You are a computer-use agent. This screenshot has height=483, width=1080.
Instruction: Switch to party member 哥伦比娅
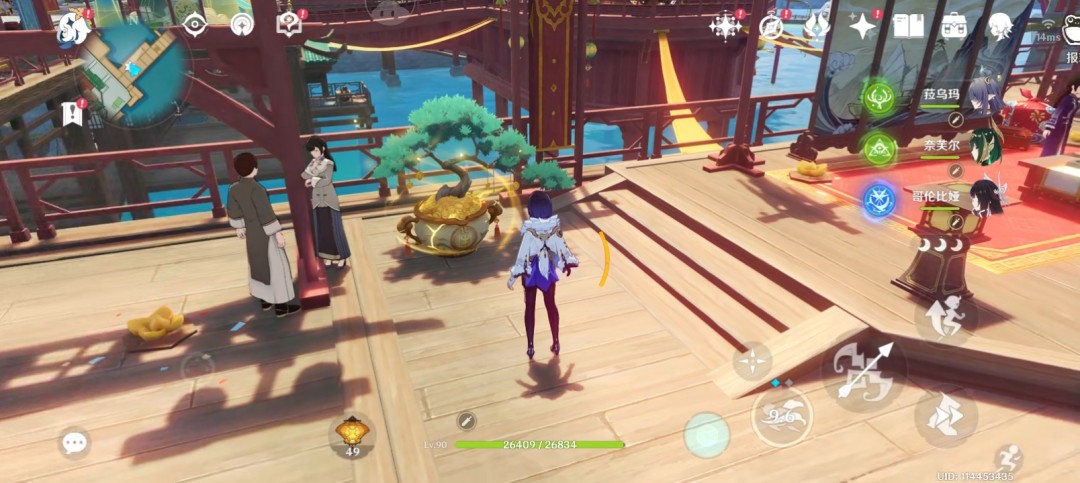[x=878, y=199]
